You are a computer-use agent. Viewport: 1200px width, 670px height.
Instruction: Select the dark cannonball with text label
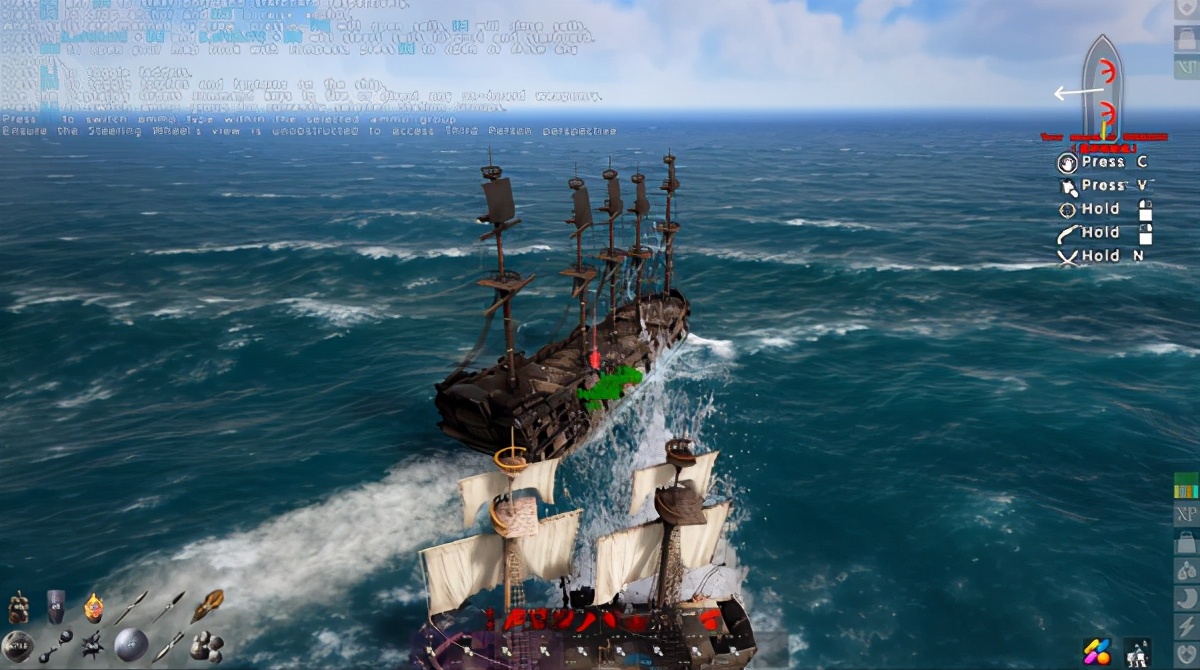17,645
